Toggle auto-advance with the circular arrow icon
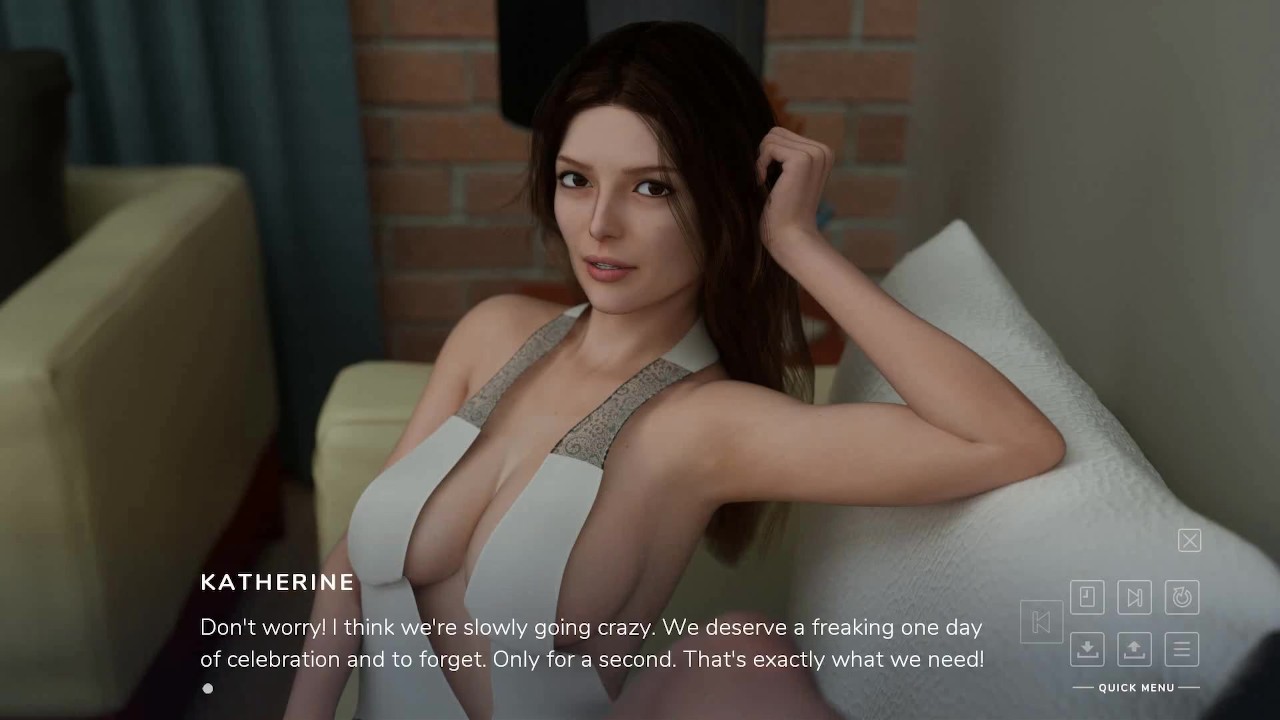This screenshot has width=1280, height=720. pos(1182,597)
